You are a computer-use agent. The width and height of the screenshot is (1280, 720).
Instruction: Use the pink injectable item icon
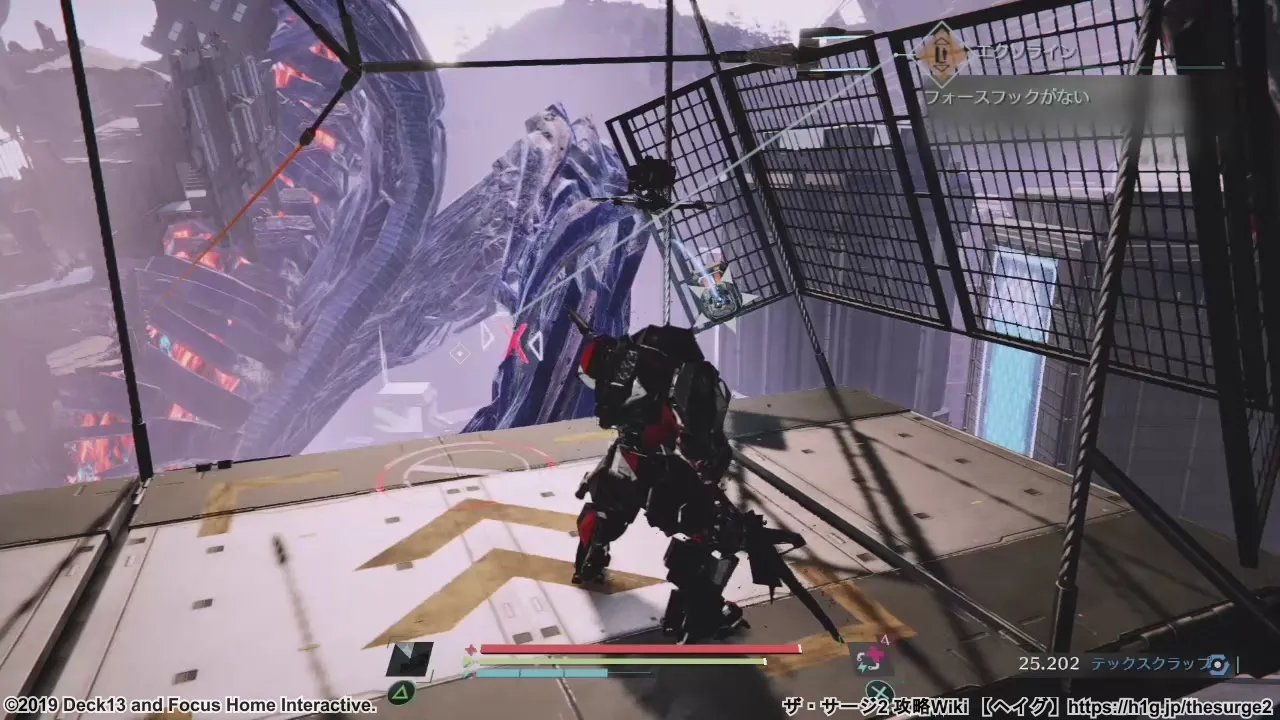pyautogui.click(x=870, y=656)
